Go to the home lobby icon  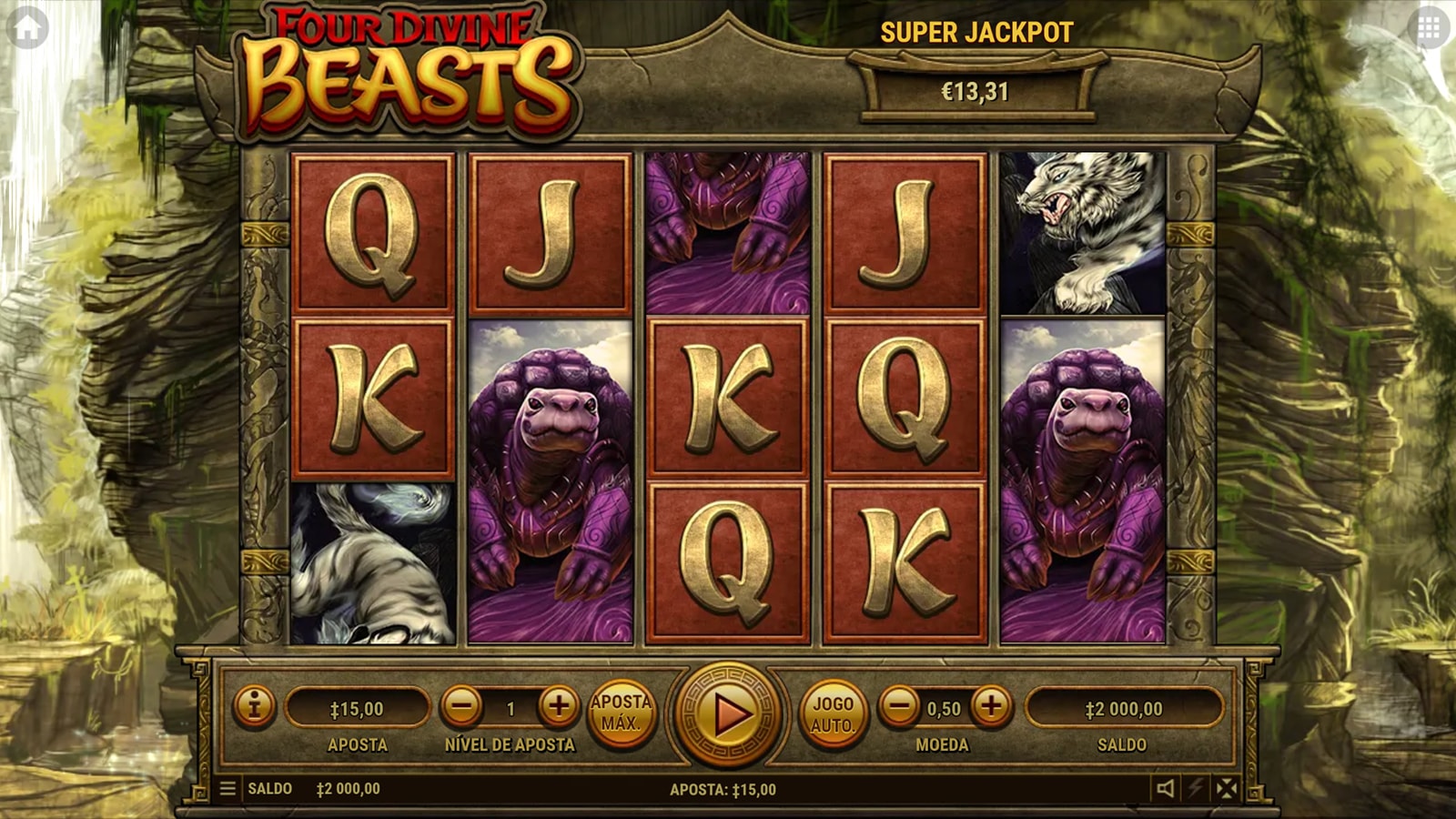(x=27, y=29)
